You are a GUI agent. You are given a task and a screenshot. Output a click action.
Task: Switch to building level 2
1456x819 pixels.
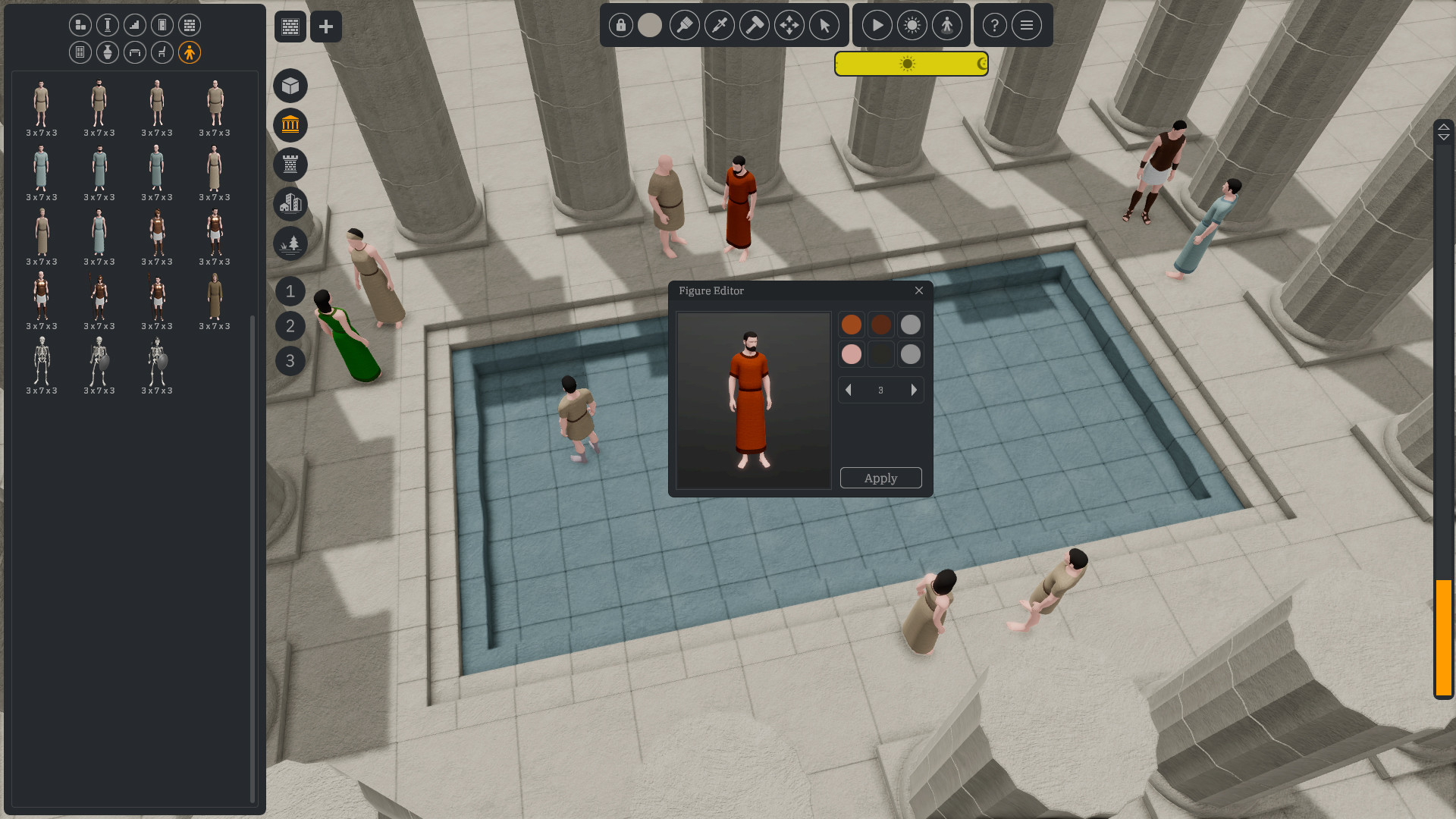click(290, 326)
